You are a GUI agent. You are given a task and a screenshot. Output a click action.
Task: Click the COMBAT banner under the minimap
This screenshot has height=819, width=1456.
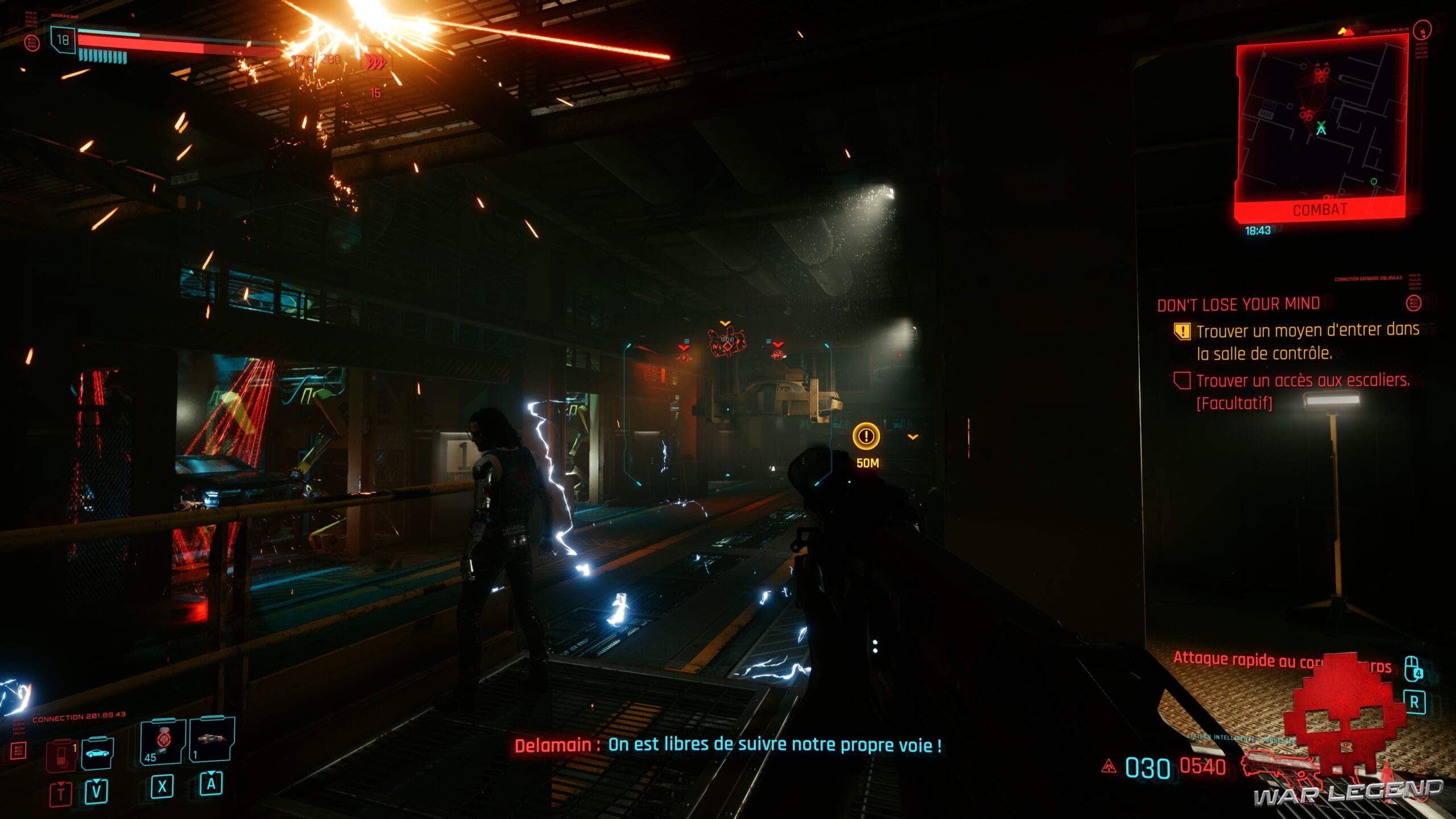[1320, 209]
